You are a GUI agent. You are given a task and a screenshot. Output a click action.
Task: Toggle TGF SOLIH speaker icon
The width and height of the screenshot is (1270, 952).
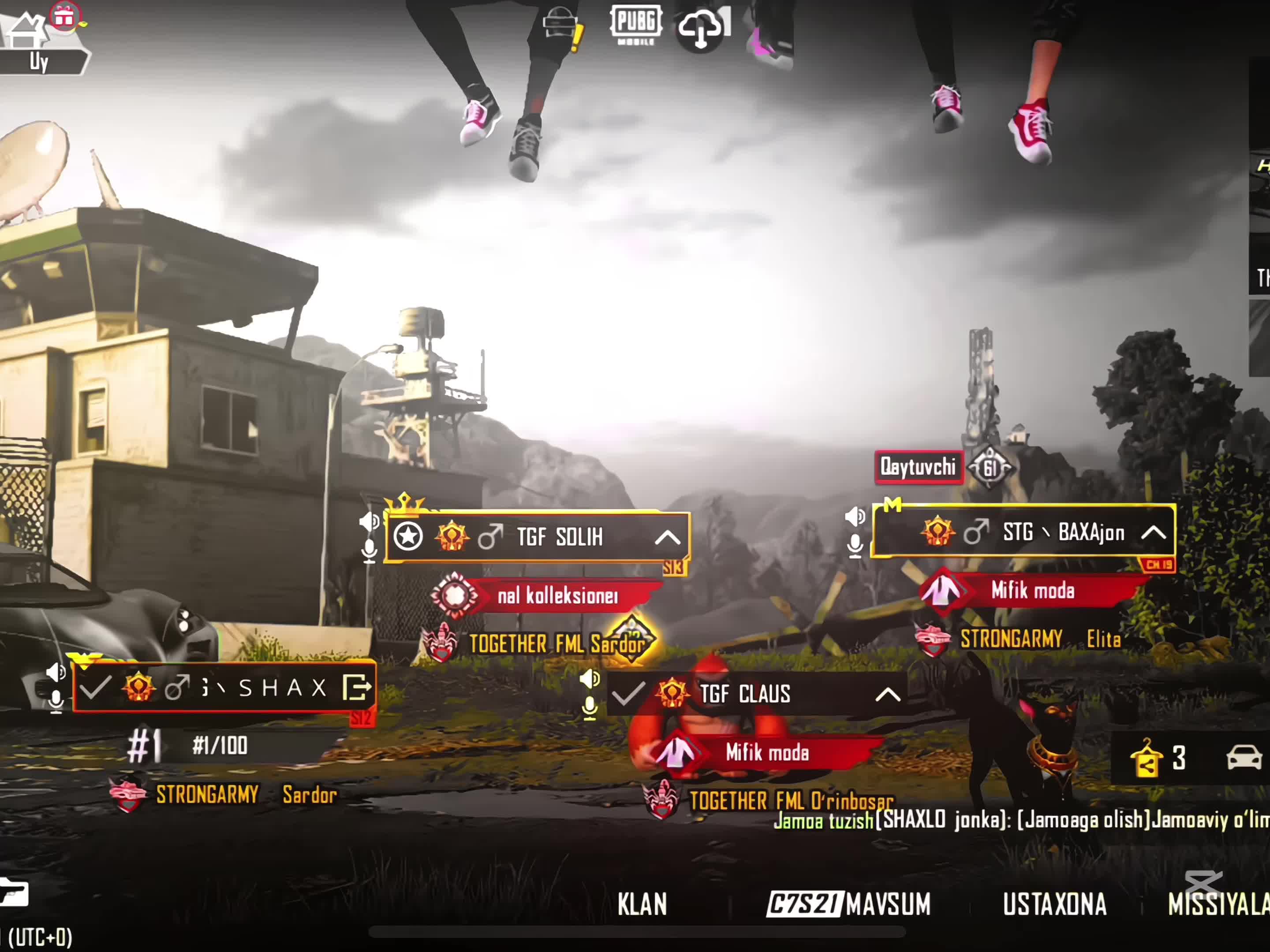(369, 522)
